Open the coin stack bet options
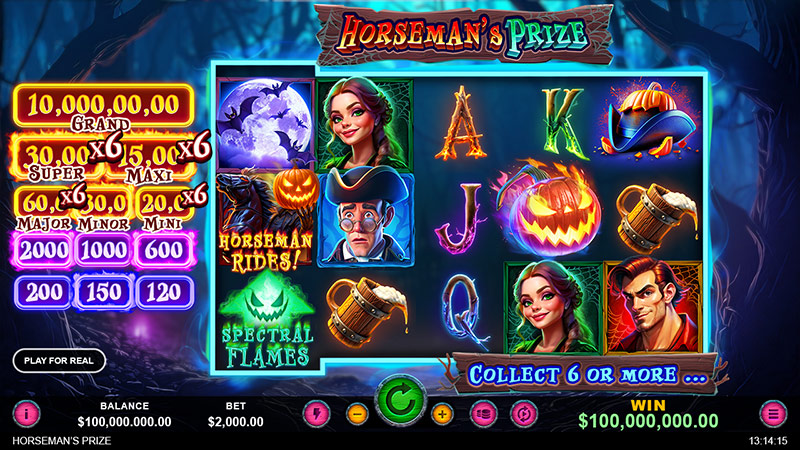The width and height of the screenshot is (800, 450). [x=482, y=412]
